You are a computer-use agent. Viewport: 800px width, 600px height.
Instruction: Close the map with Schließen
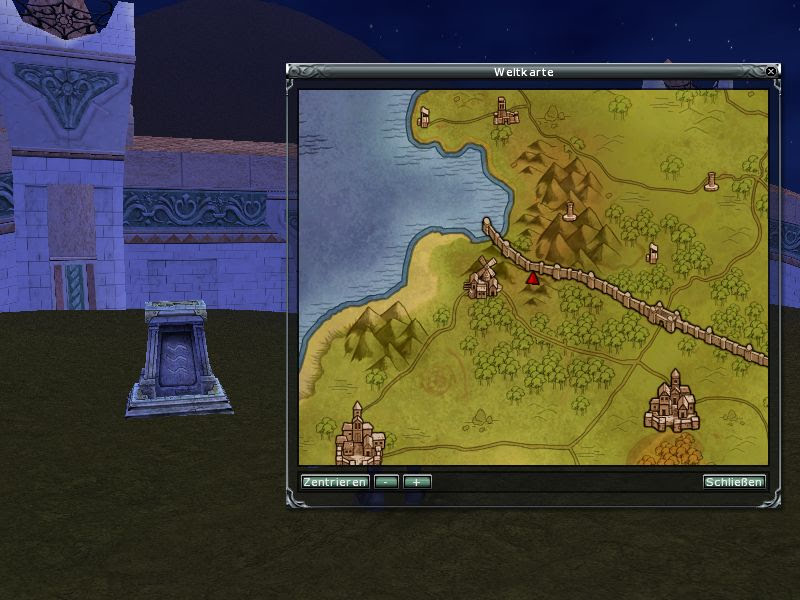point(734,482)
